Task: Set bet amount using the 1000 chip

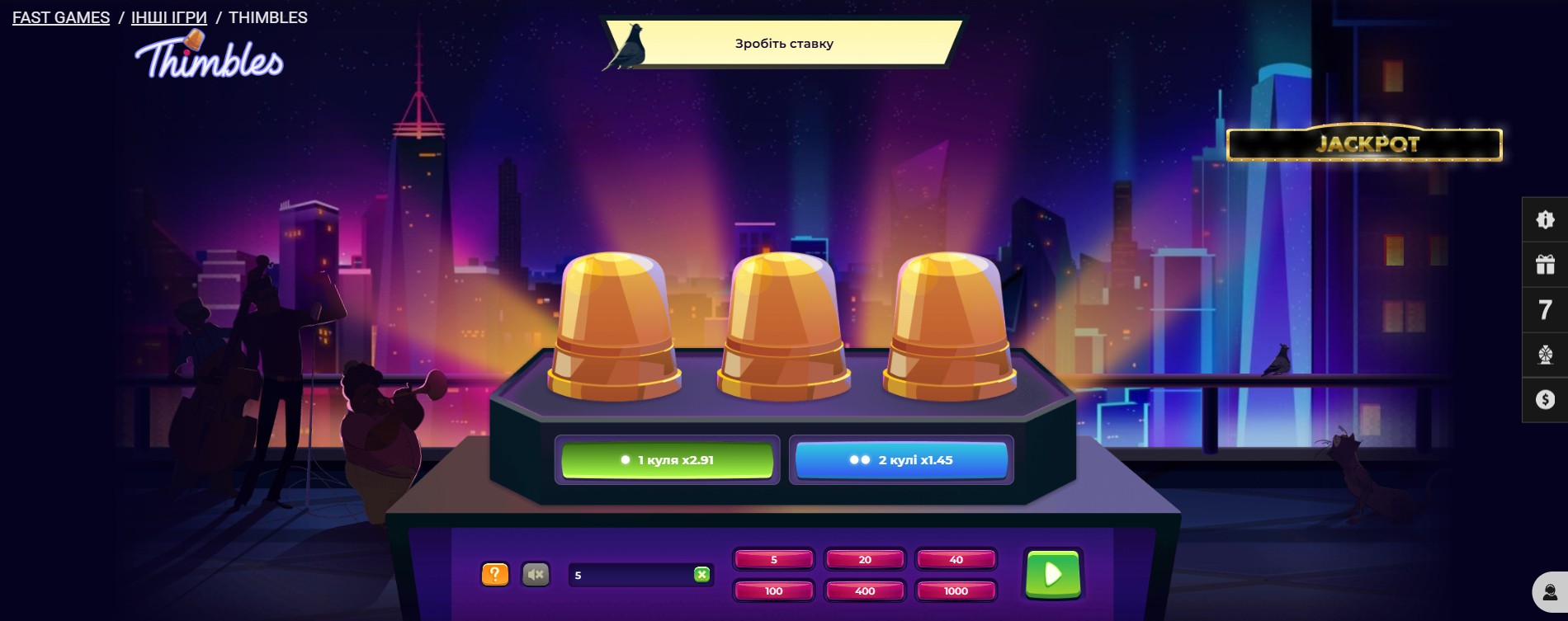Action: coord(955,590)
